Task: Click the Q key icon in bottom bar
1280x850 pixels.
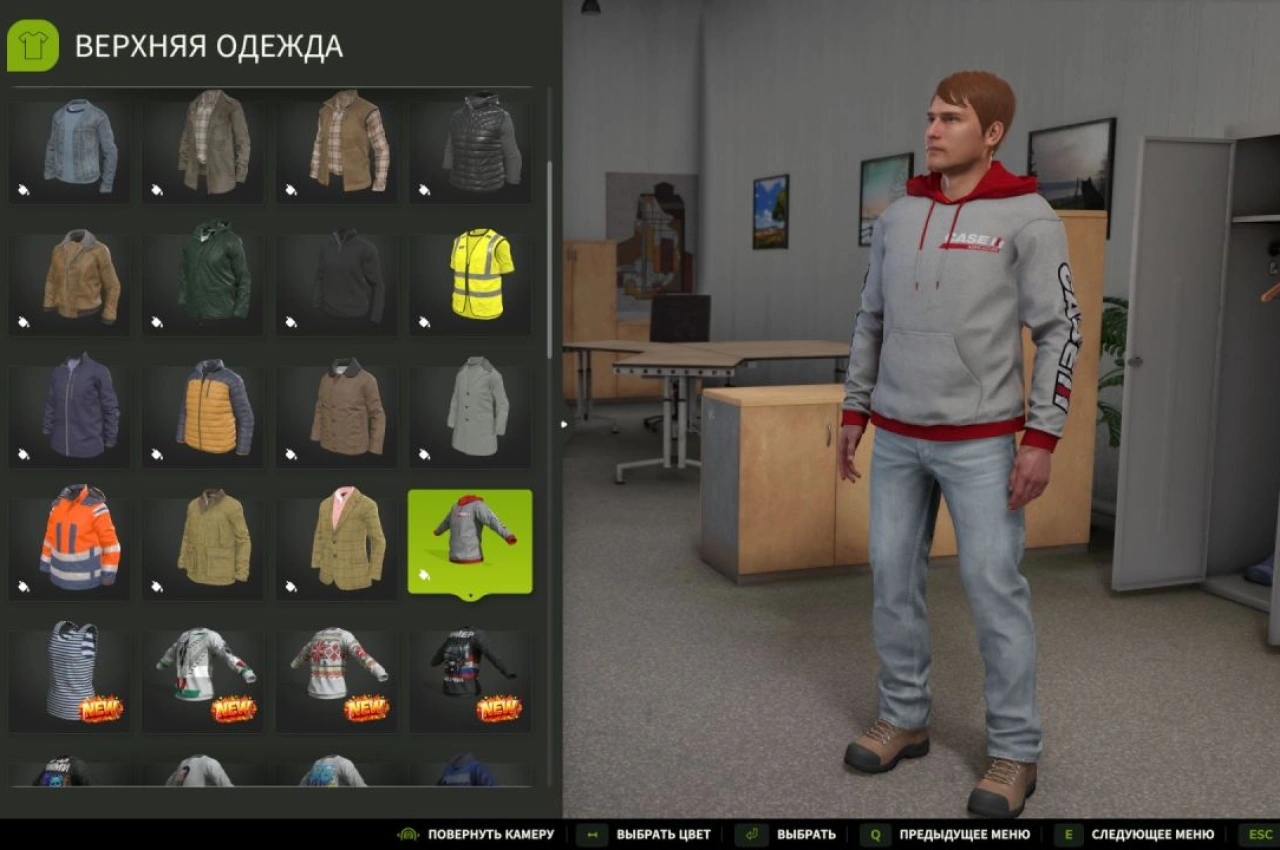Action: (x=877, y=834)
